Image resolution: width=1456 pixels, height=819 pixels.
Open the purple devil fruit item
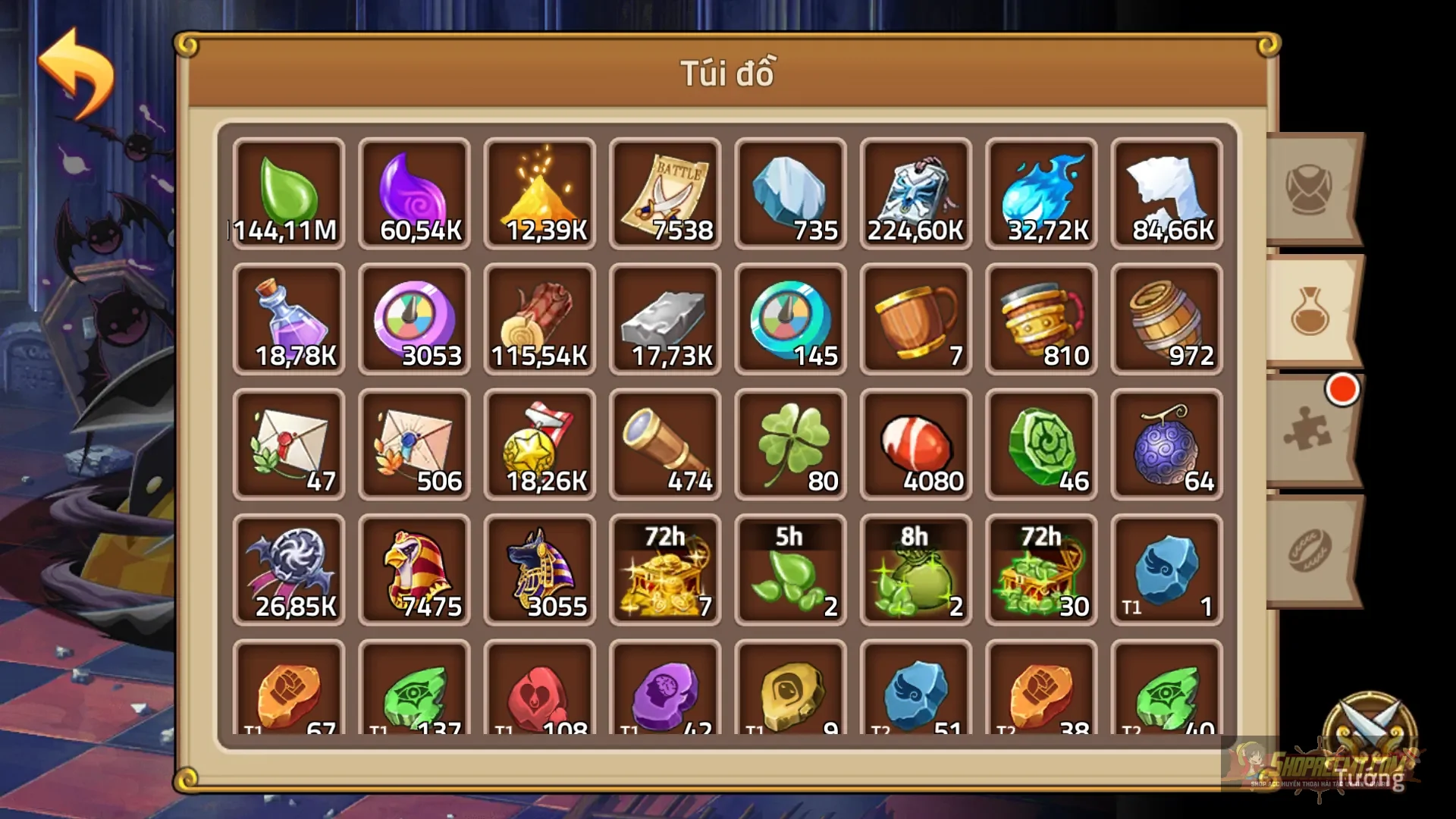click(x=1166, y=444)
